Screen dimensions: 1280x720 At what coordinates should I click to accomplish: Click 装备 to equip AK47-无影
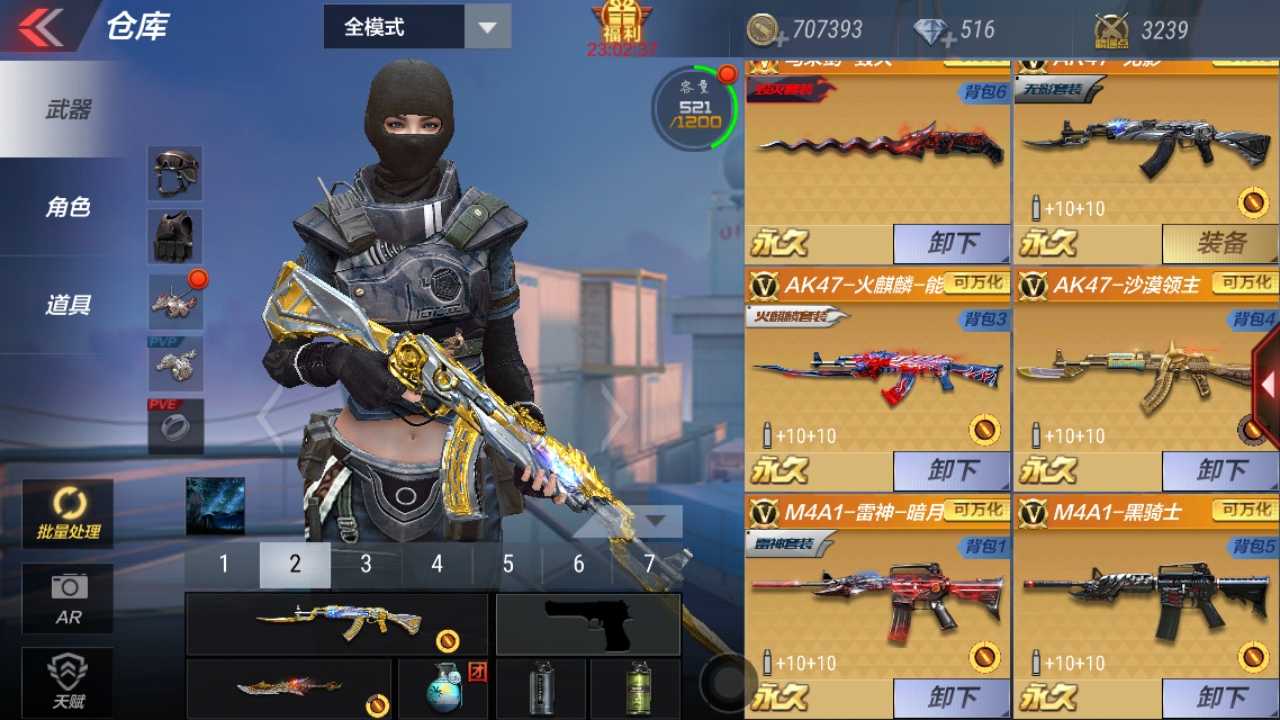[1220, 243]
